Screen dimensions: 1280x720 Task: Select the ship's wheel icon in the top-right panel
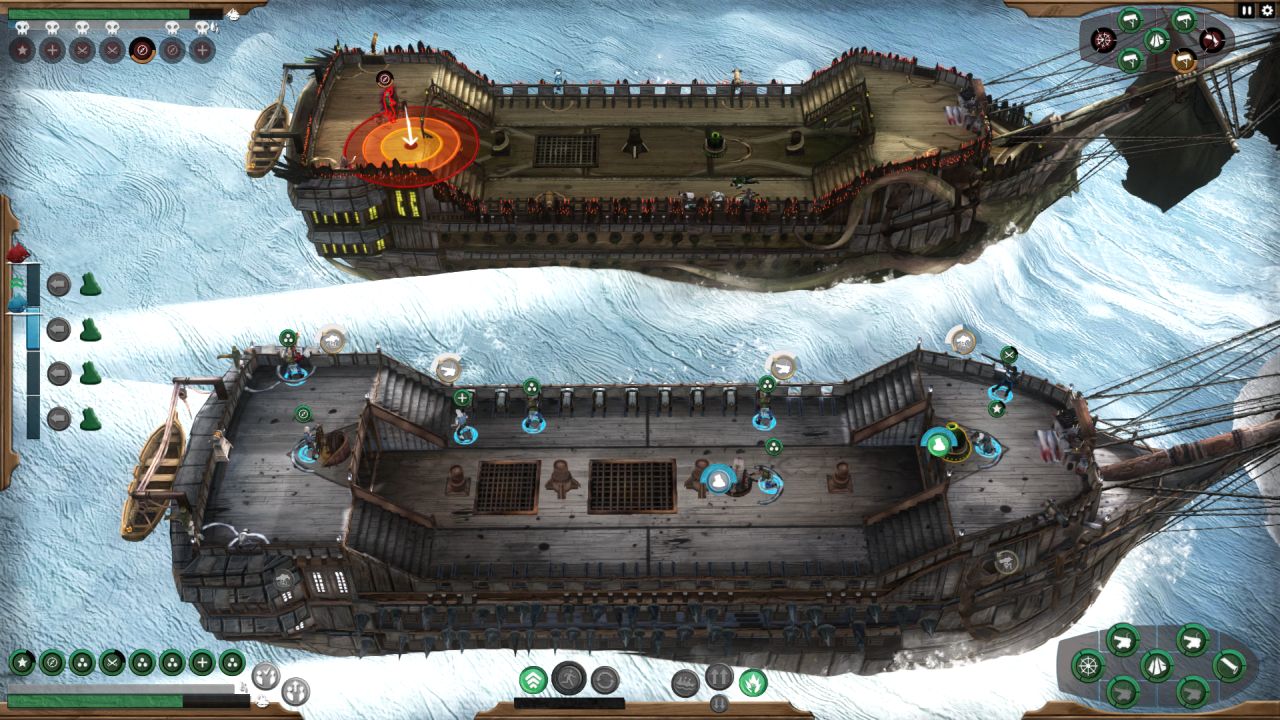pos(1103,39)
